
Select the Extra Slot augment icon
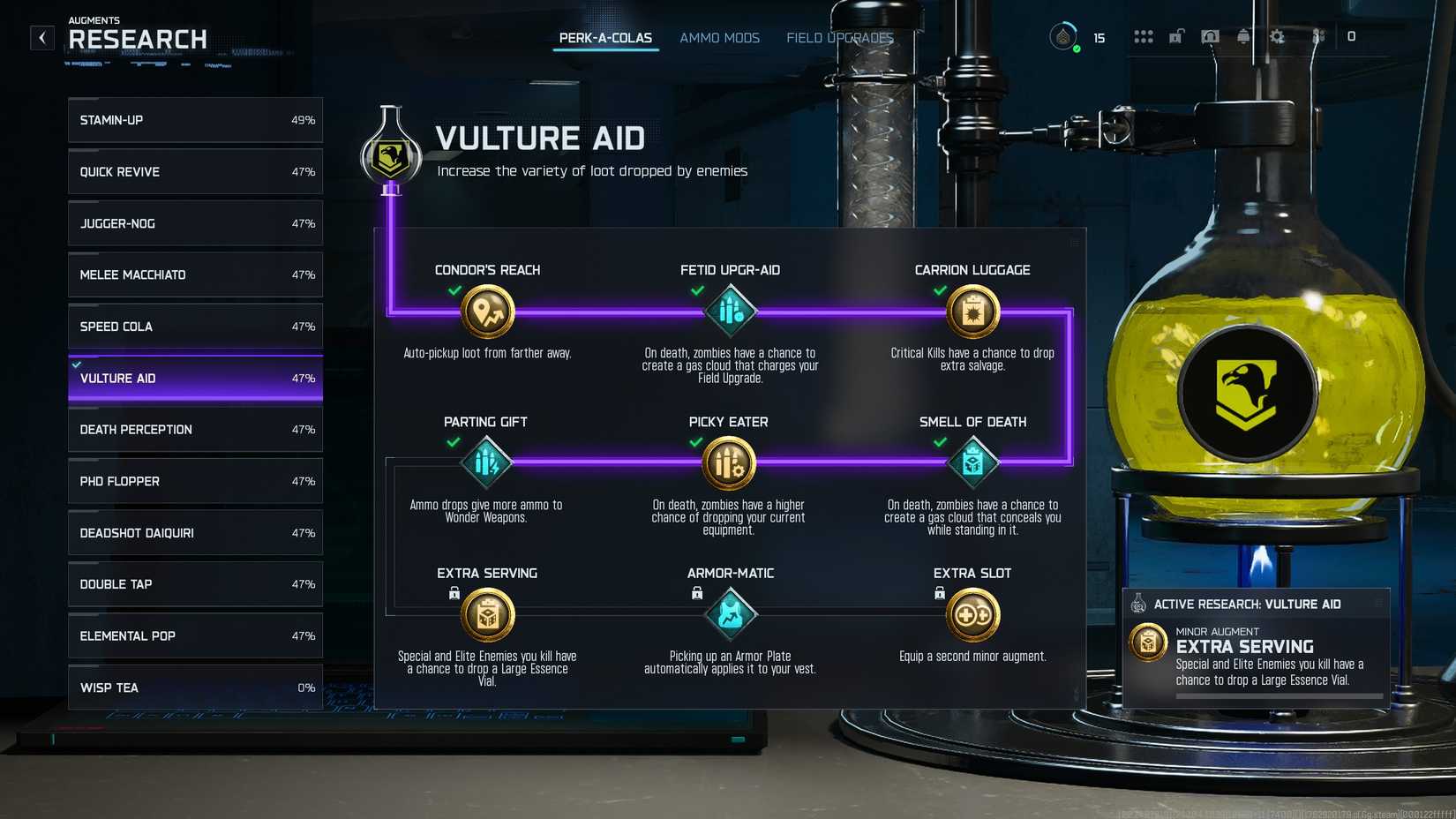tap(972, 614)
